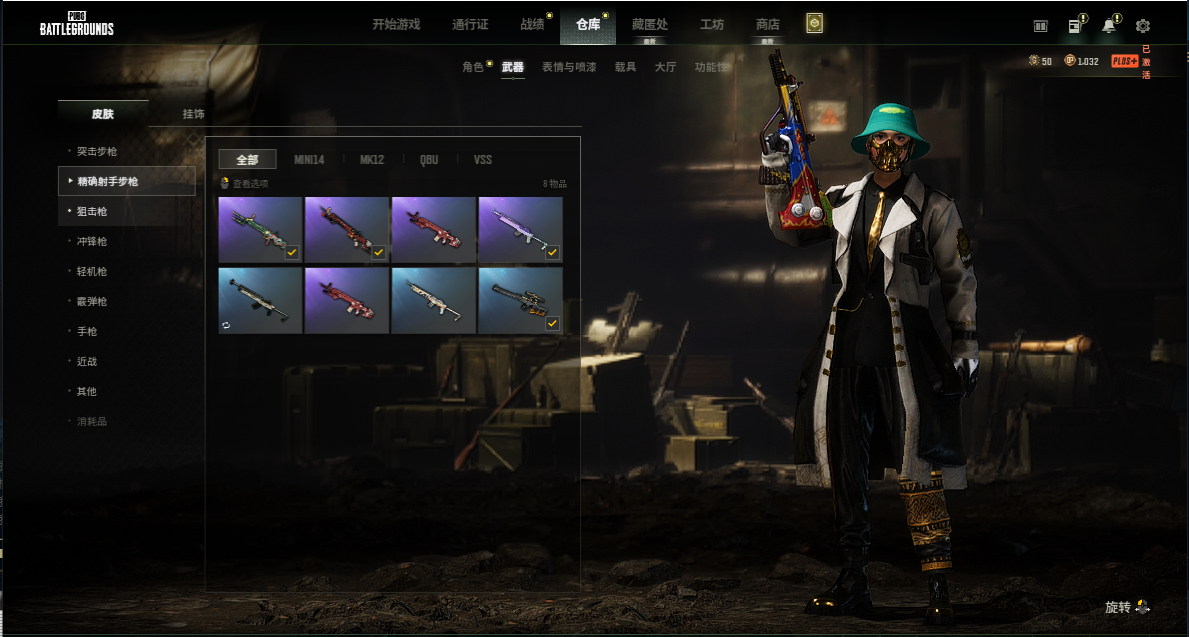
Task: Open the 商店 store page
Action: click(x=767, y=24)
